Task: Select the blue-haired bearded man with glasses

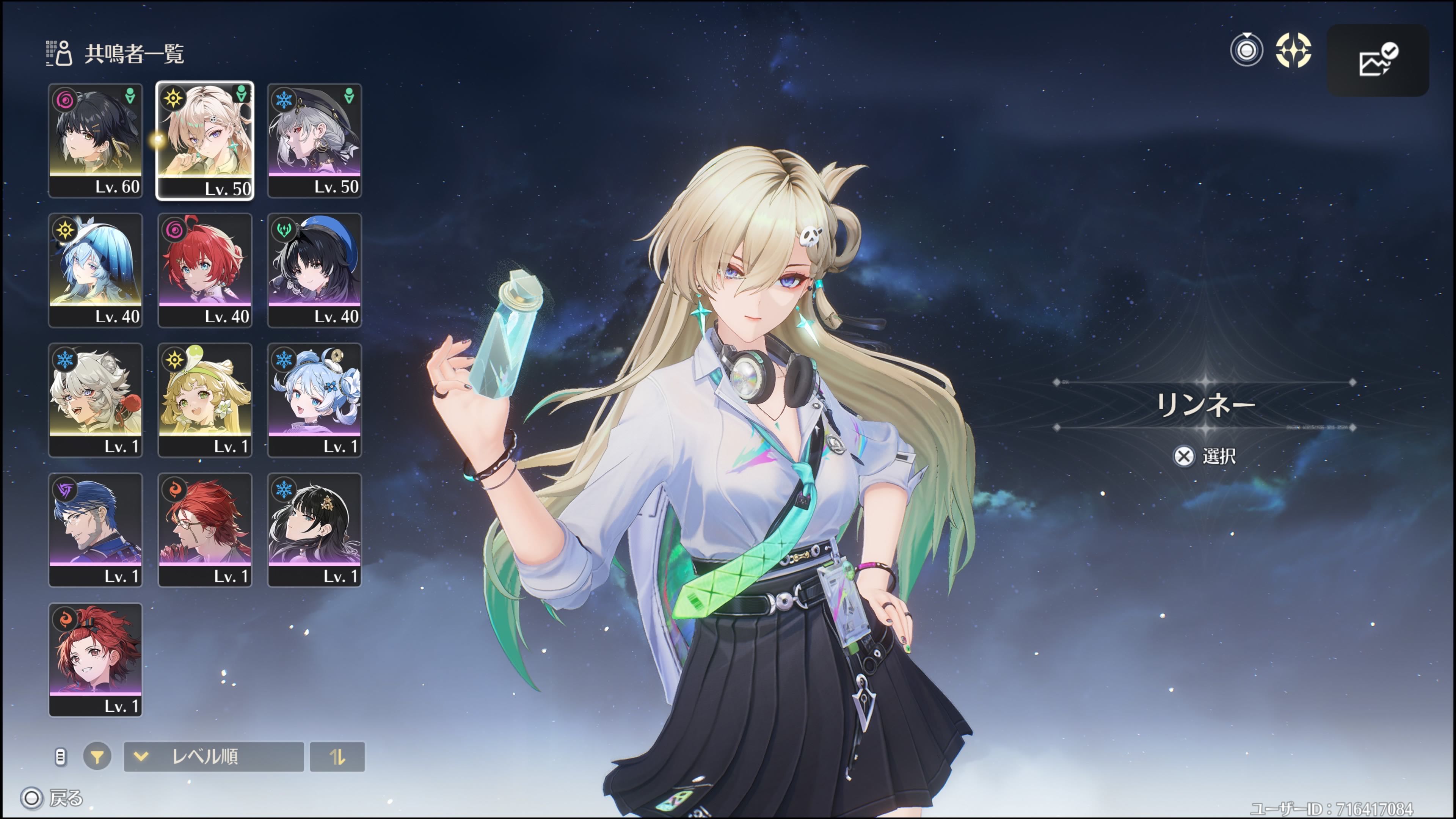Action: coord(95,530)
